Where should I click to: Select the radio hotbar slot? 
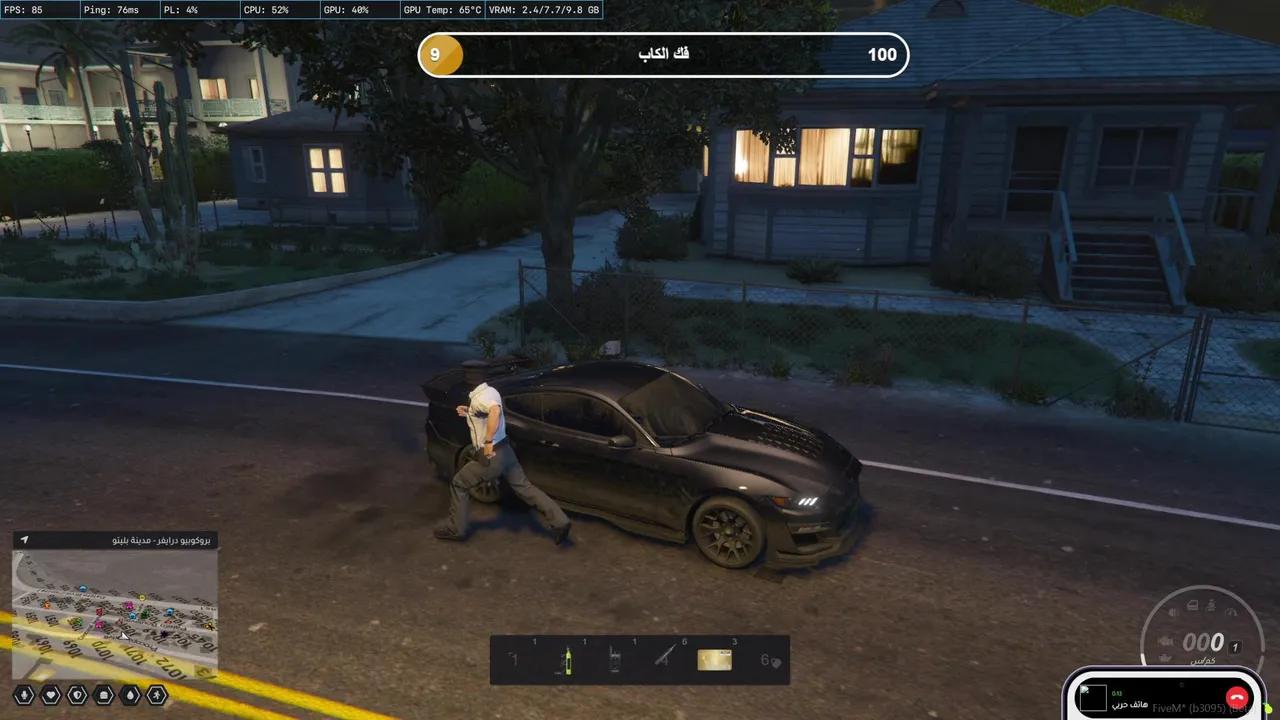(615, 660)
